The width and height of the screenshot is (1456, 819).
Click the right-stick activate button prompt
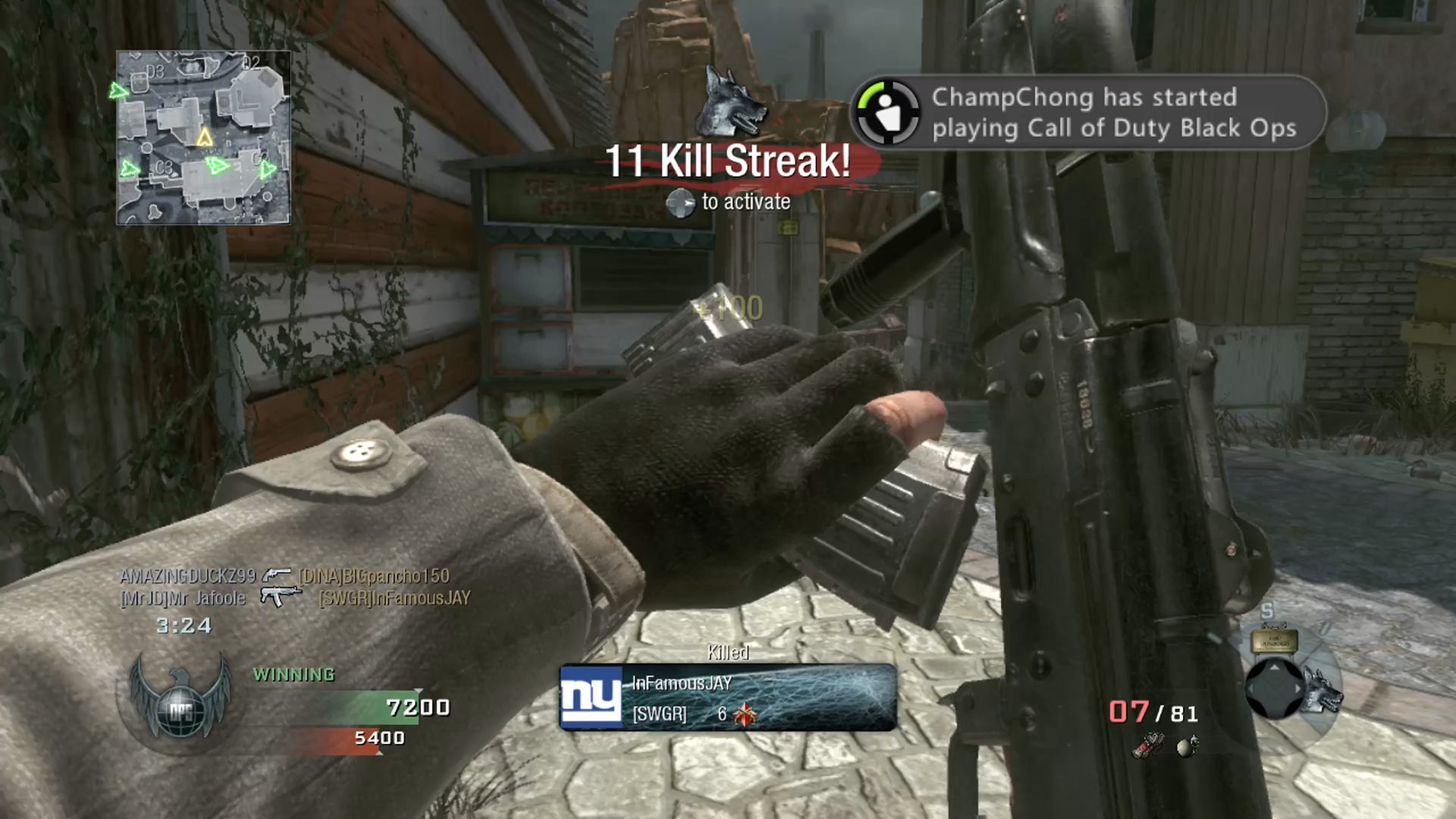coord(681,202)
